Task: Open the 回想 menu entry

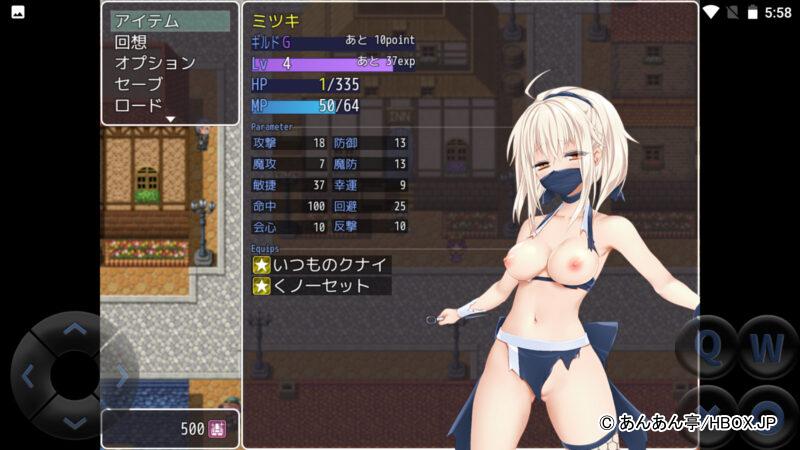Action: 131,42
